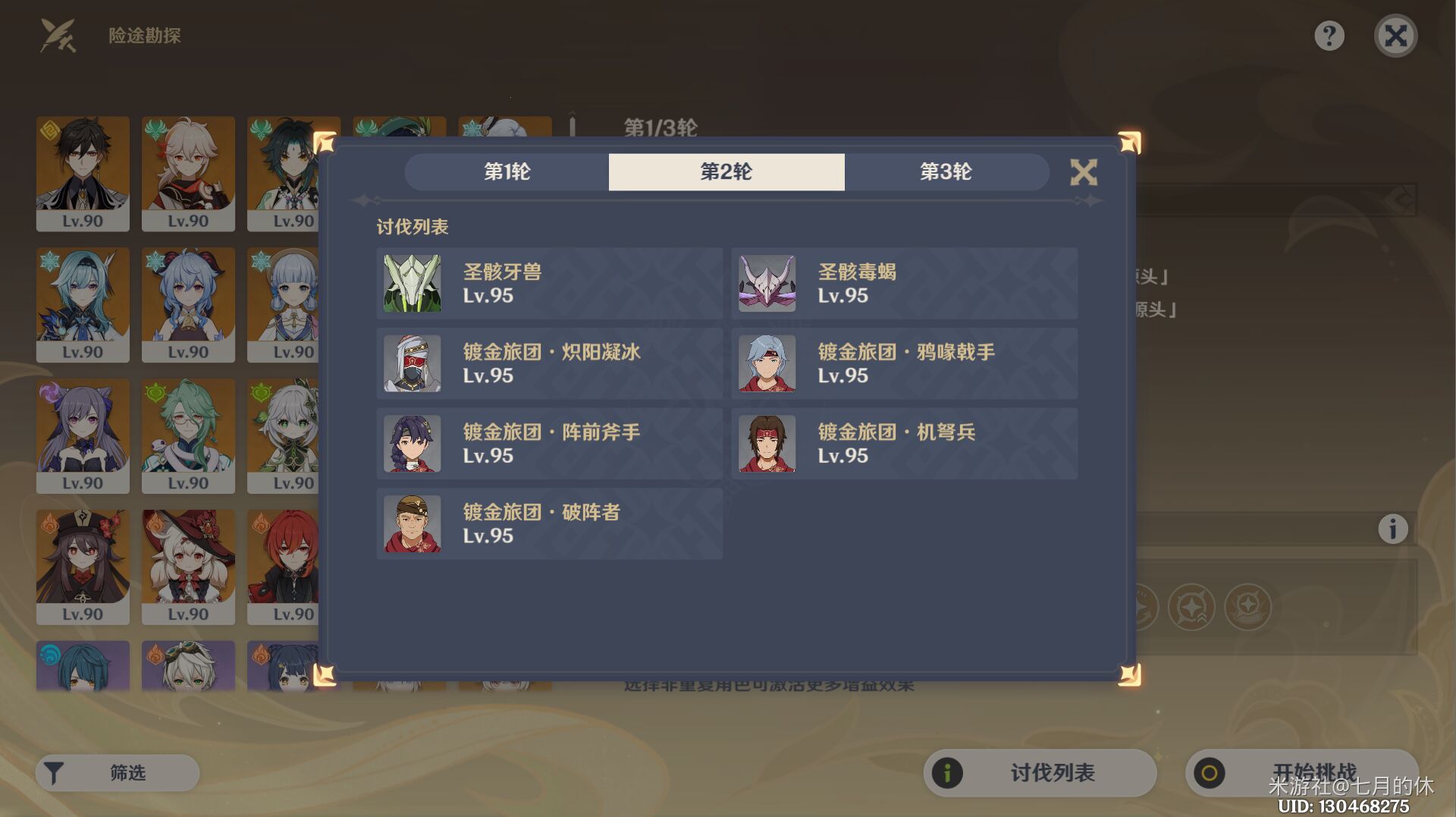Click the funnel icon in the 筛选 button
Viewport: 1456px width, 817px height.
pos(54,772)
